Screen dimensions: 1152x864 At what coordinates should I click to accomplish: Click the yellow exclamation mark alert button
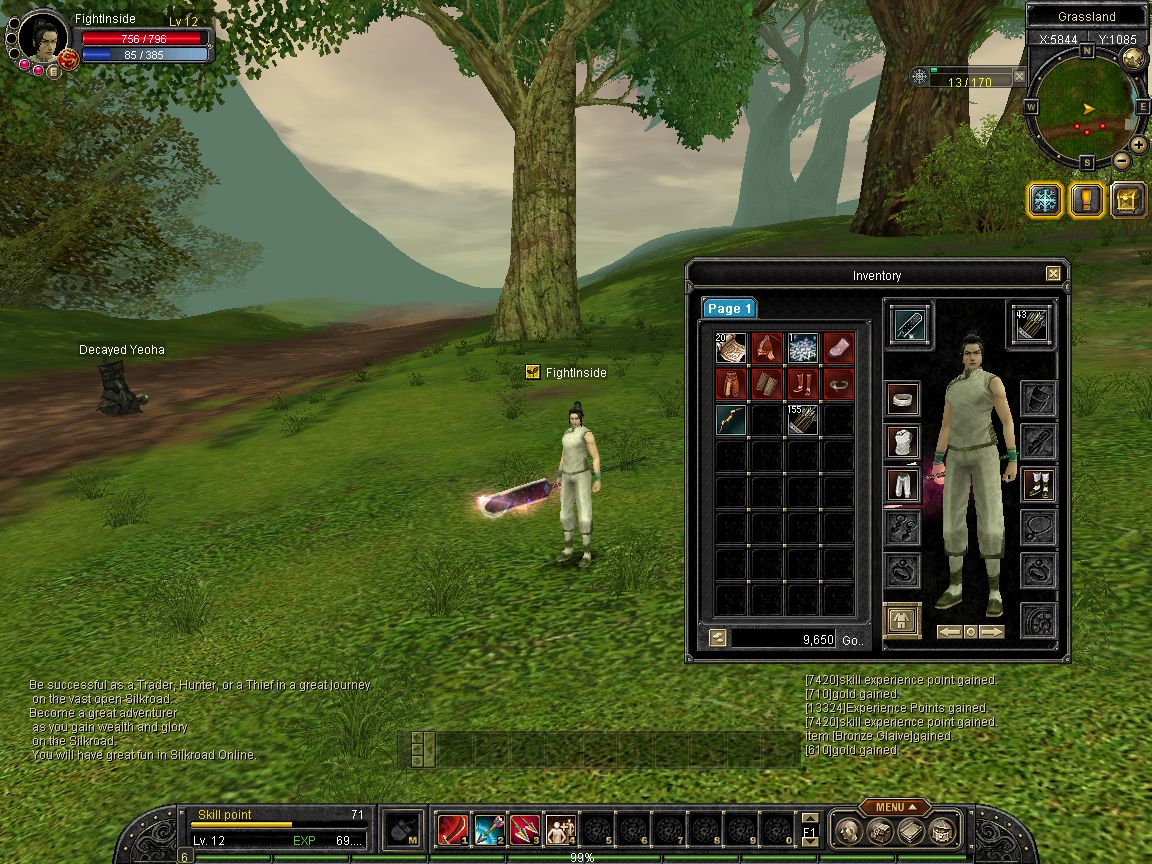point(1086,200)
